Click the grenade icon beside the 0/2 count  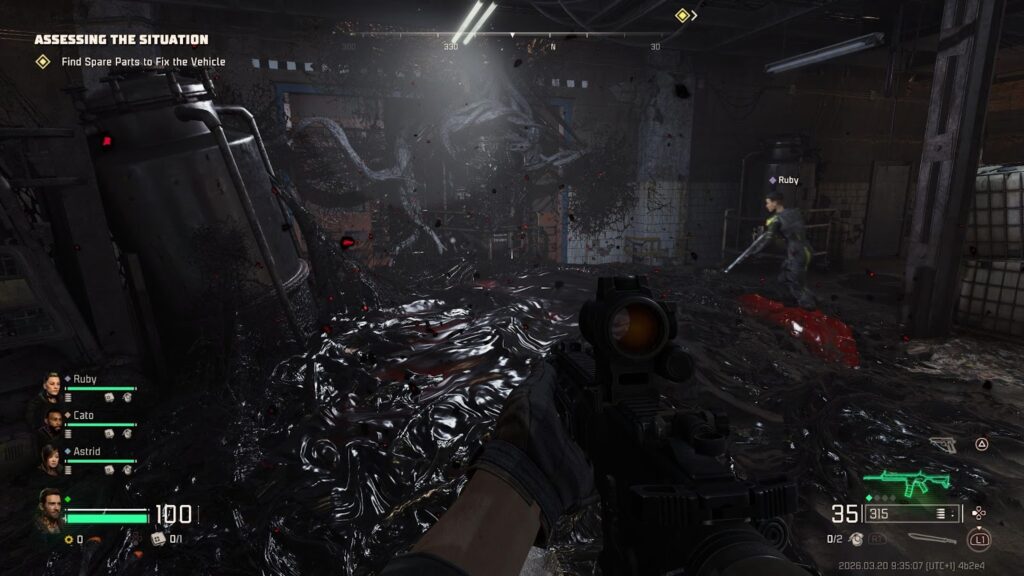point(857,539)
